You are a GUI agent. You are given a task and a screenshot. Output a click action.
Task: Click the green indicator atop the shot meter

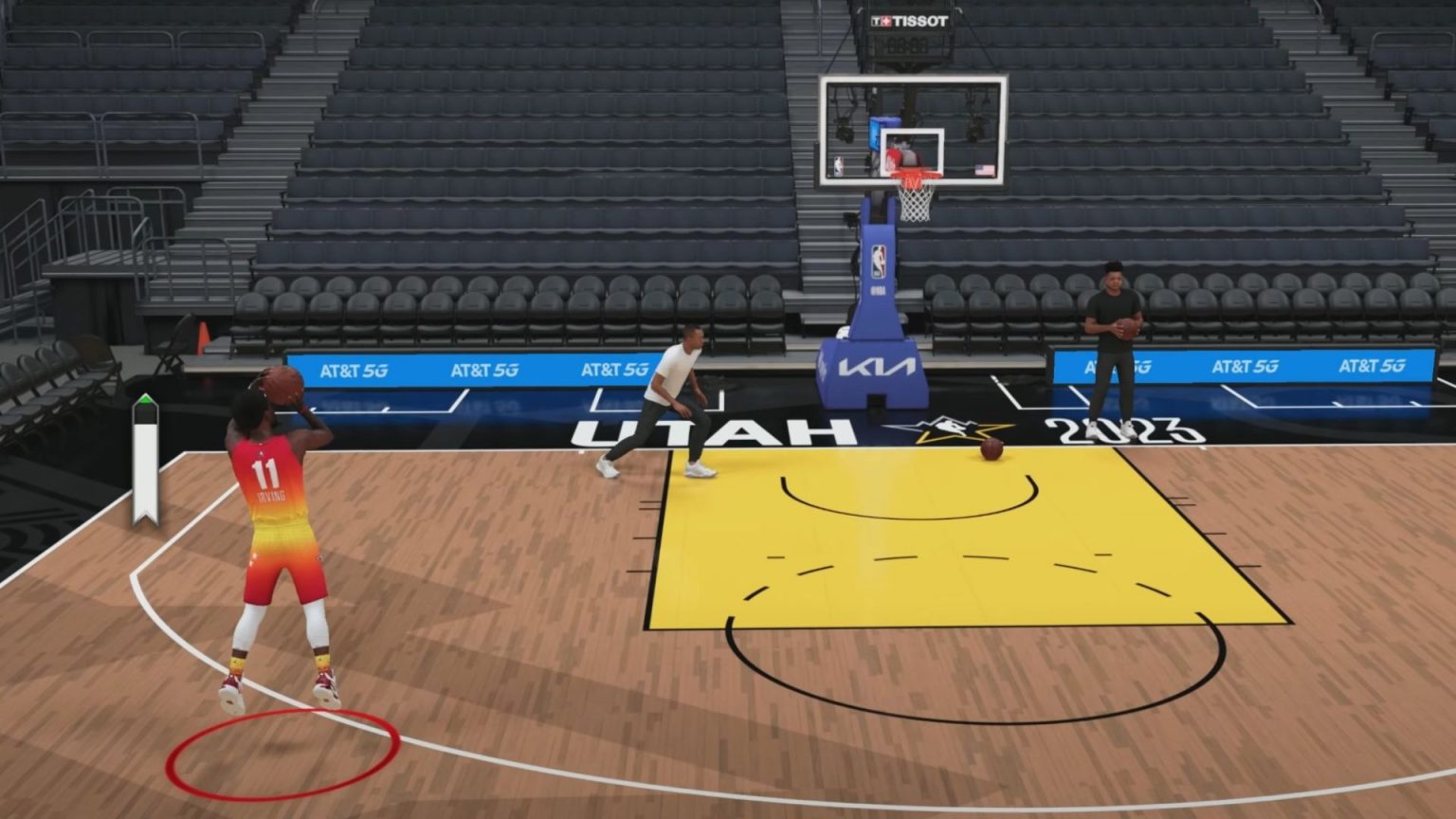147,401
